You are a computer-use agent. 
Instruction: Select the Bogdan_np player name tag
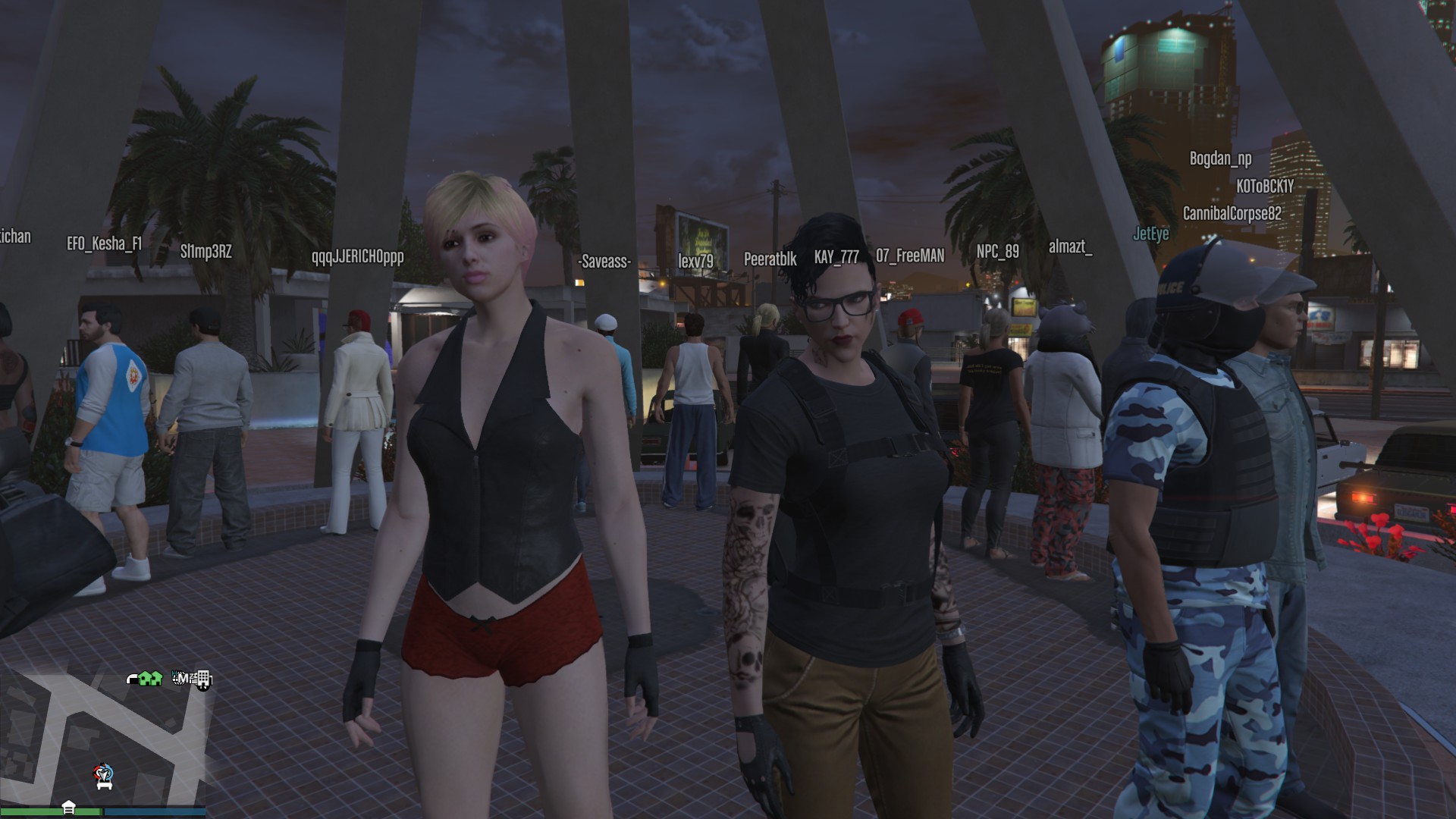click(1220, 158)
